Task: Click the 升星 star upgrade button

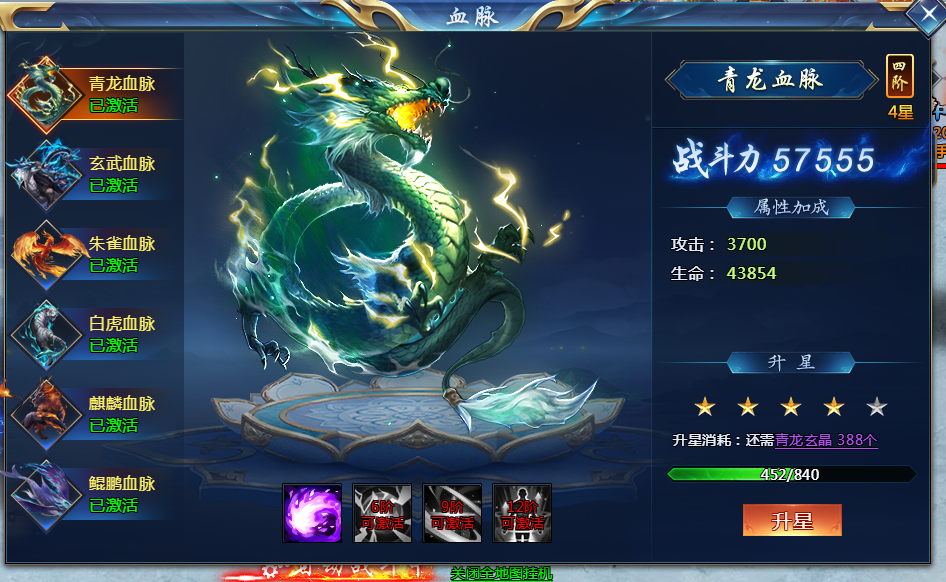Action: pos(792,521)
